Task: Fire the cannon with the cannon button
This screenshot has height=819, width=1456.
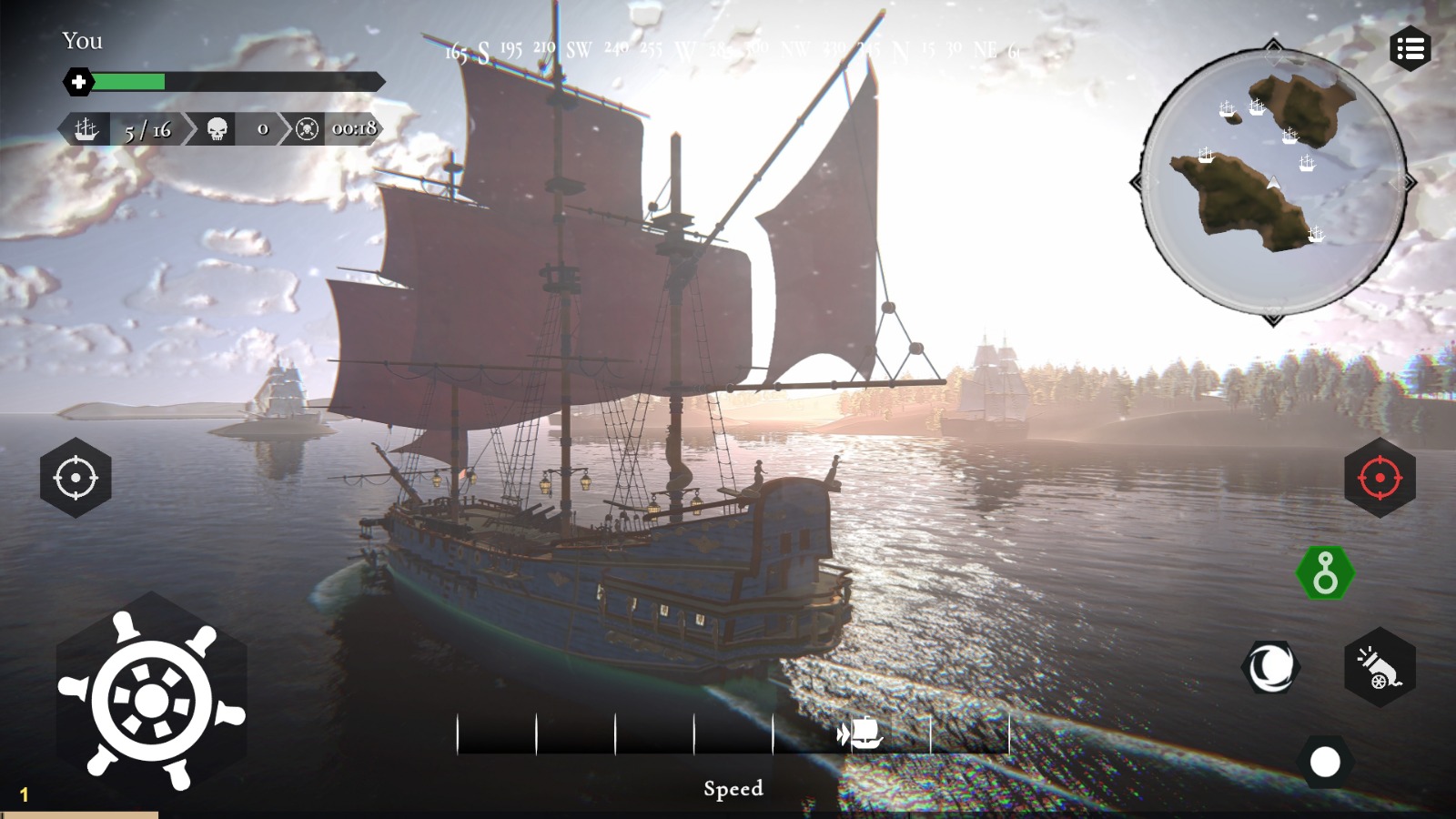Action: [1380, 668]
